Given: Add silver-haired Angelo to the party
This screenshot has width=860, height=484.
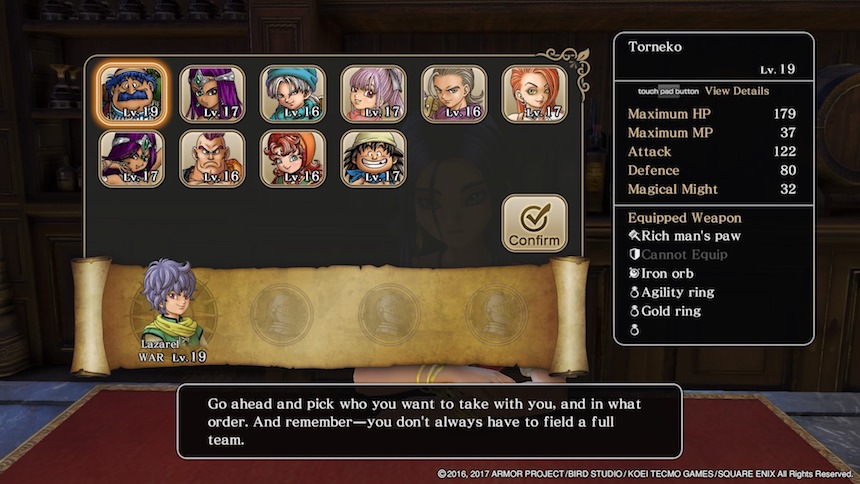Looking at the screenshot, I should [454, 94].
